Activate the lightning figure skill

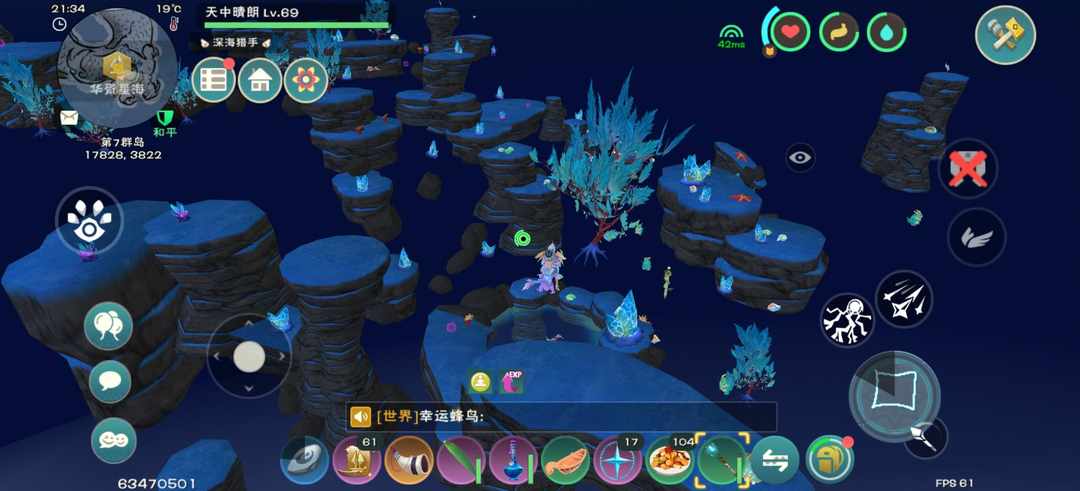(847, 320)
